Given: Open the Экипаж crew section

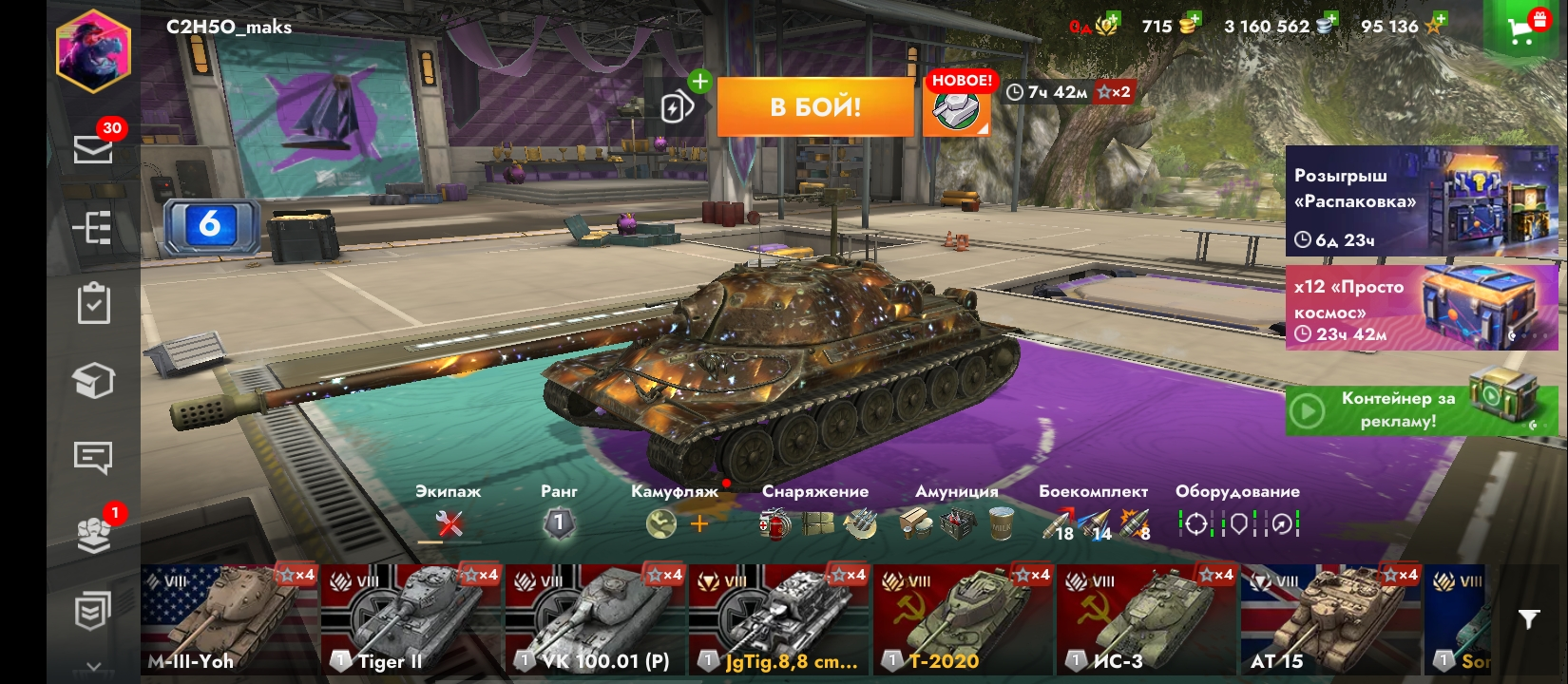Looking at the screenshot, I should pyautogui.click(x=449, y=522).
